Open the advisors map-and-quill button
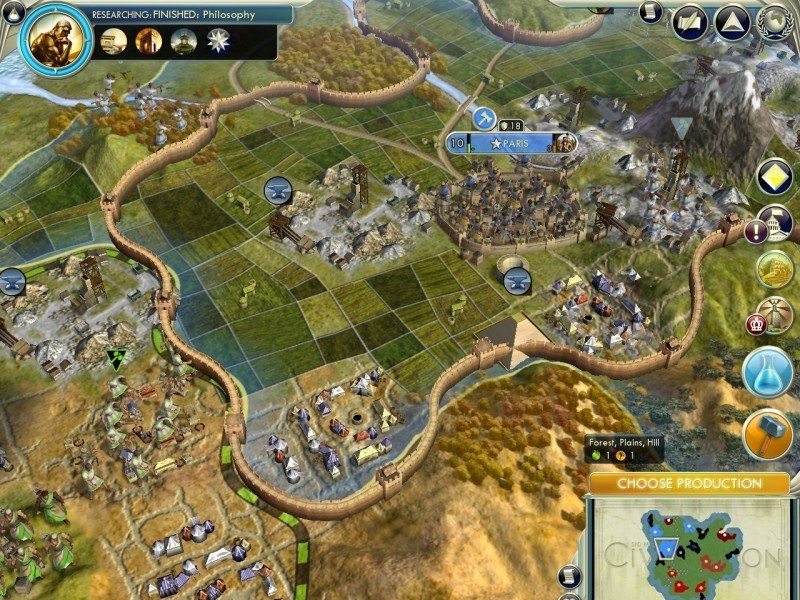 point(690,22)
